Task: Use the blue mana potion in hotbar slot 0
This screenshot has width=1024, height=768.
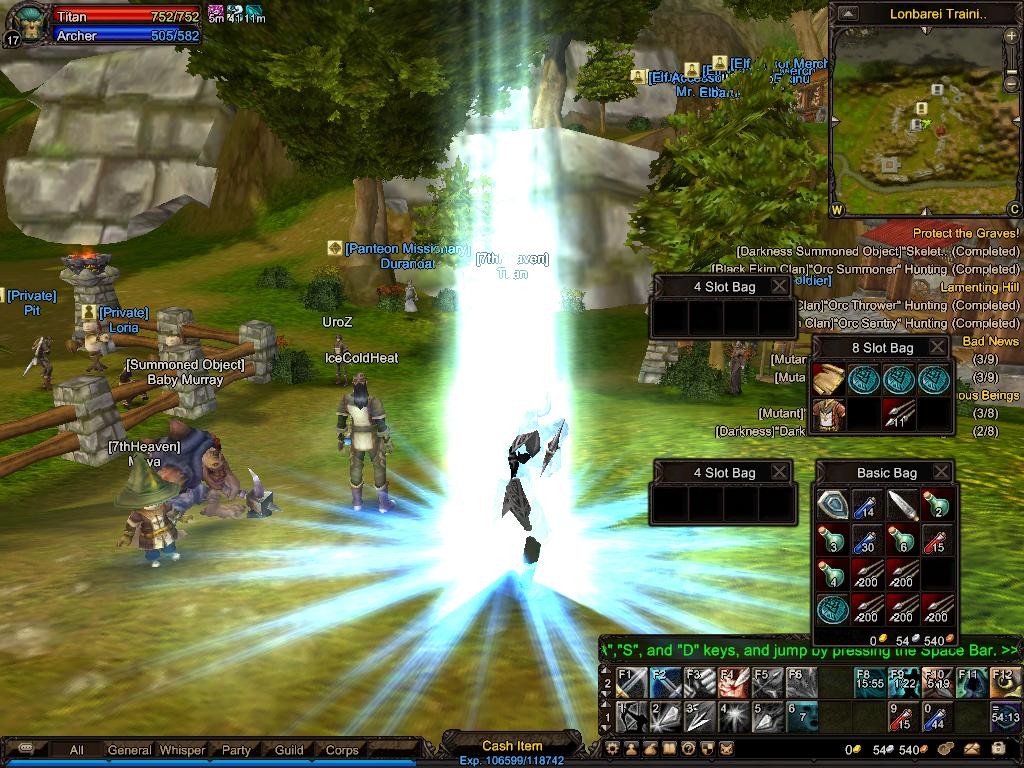Action: (x=934, y=717)
